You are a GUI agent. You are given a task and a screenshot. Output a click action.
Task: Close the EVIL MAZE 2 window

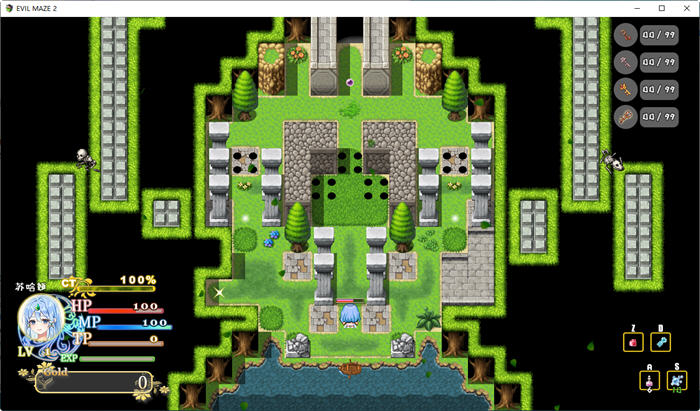click(x=685, y=8)
